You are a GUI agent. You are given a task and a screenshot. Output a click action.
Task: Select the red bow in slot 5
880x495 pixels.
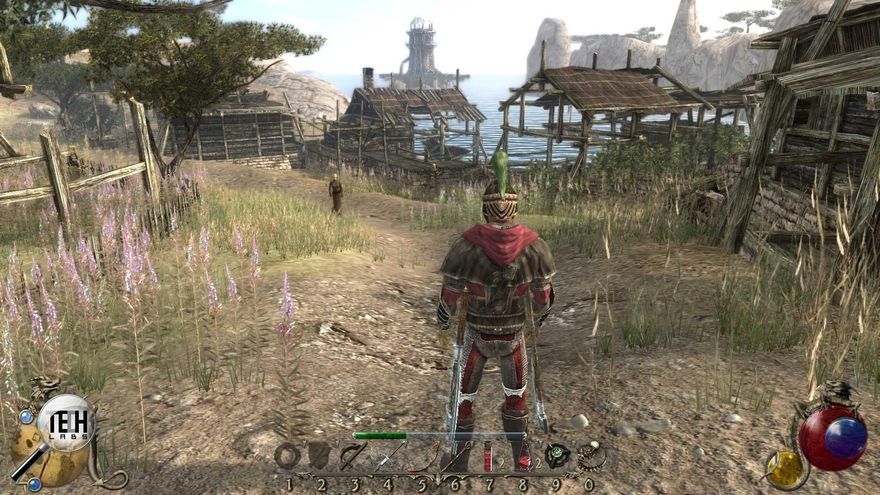pyautogui.click(x=422, y=457)
